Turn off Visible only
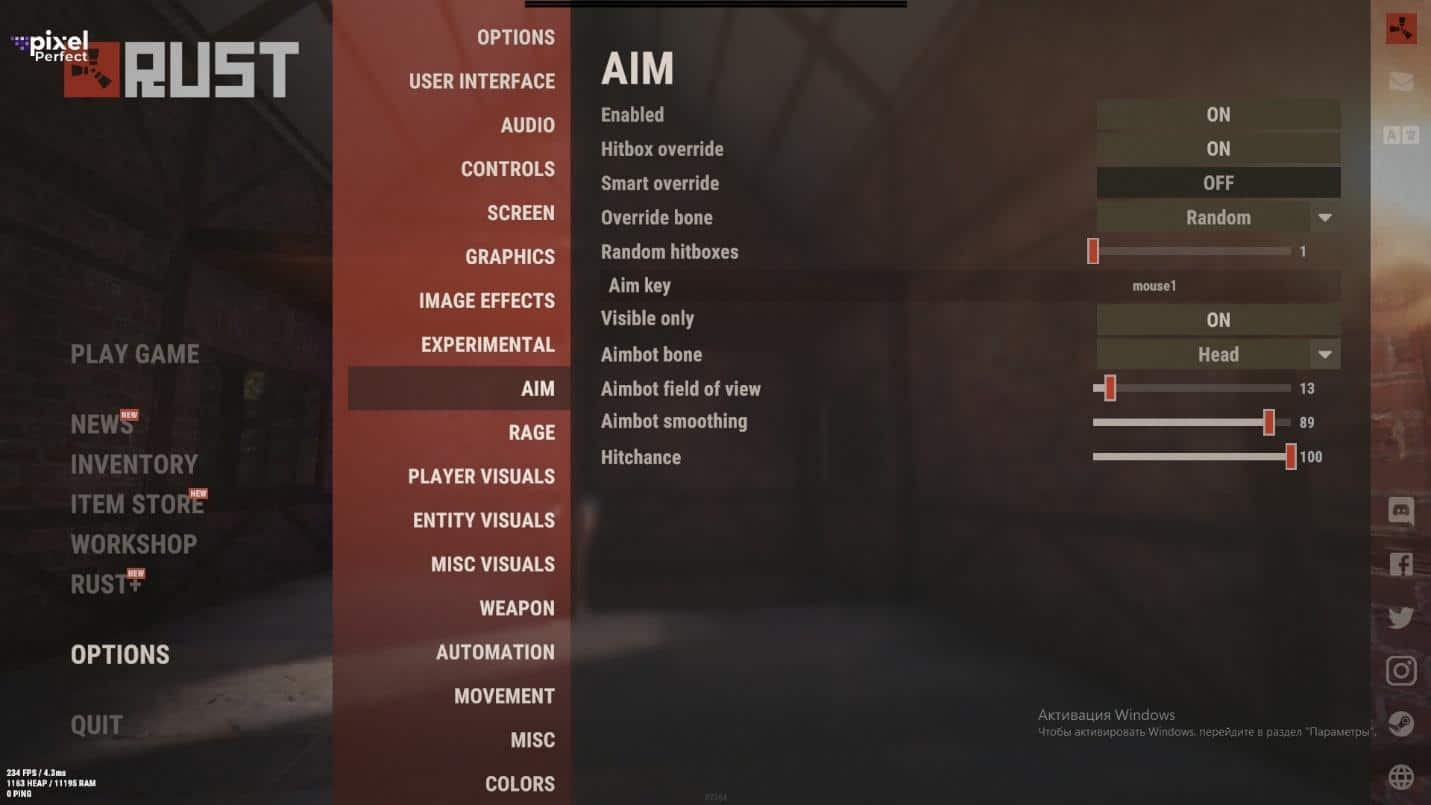Image resolution: width=1431 pixels, height=805 pixels. click(x=1217, y=319)
